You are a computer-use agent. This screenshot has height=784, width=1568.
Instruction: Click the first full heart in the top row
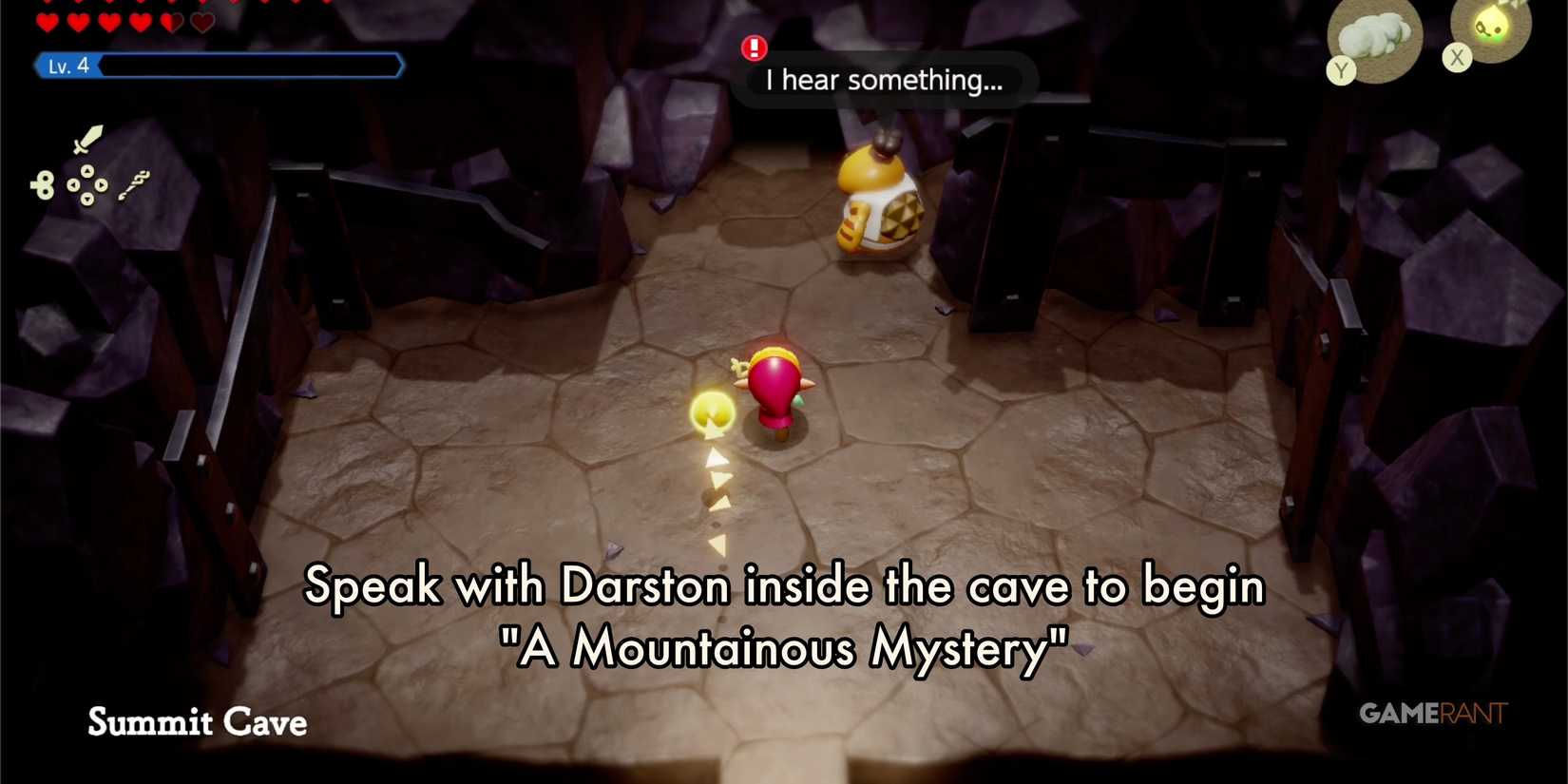click(x=47, y=22)
